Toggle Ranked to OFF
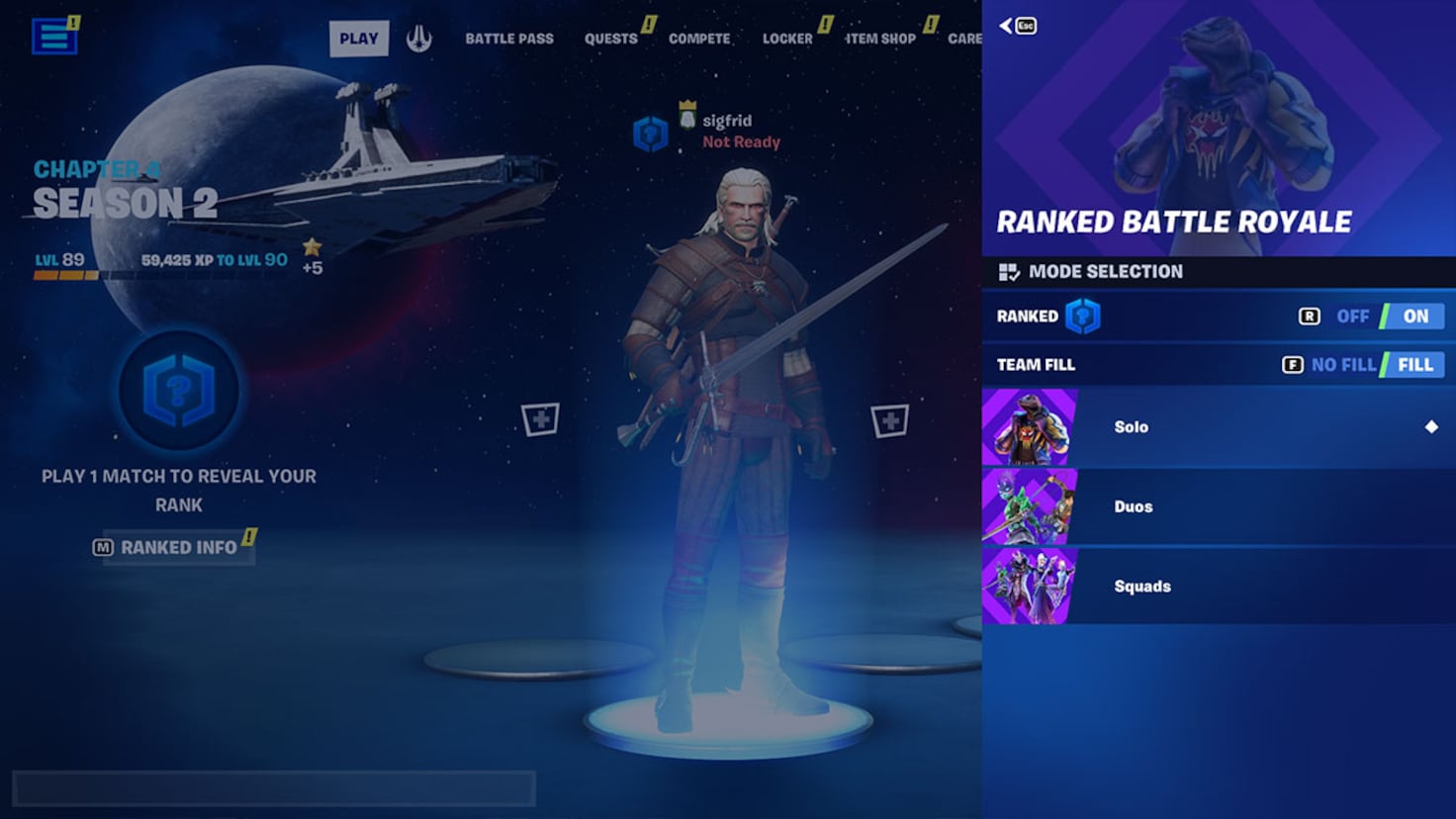 [x=1351, y=316]
